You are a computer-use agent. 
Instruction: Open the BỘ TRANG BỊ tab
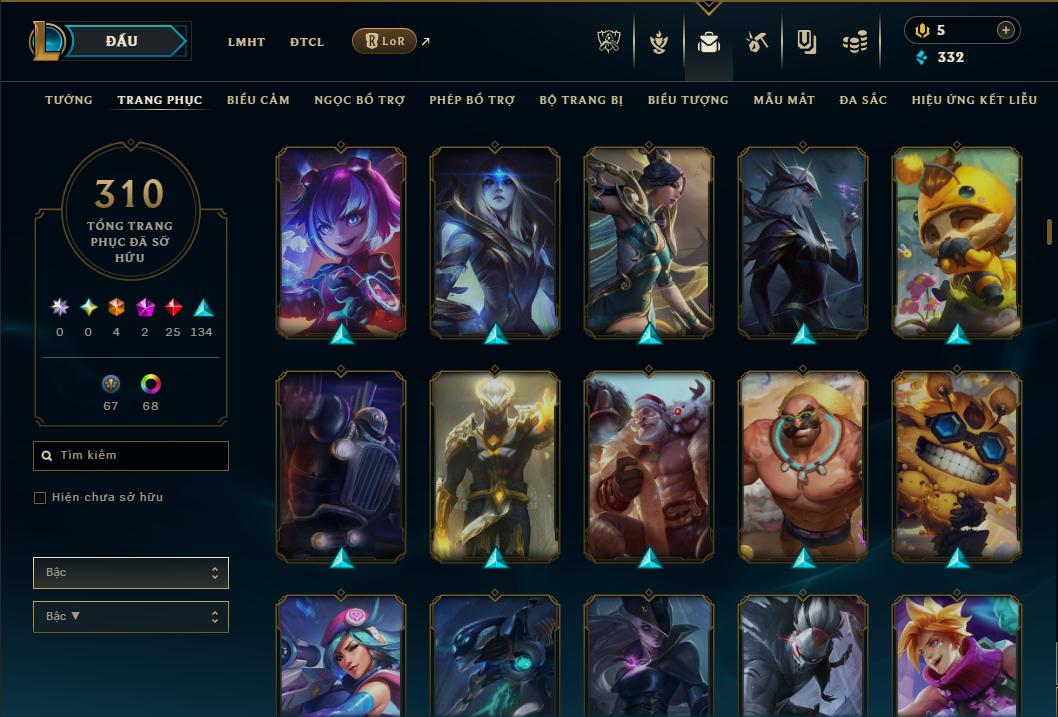pyautogui.click(x=581, y=100)
